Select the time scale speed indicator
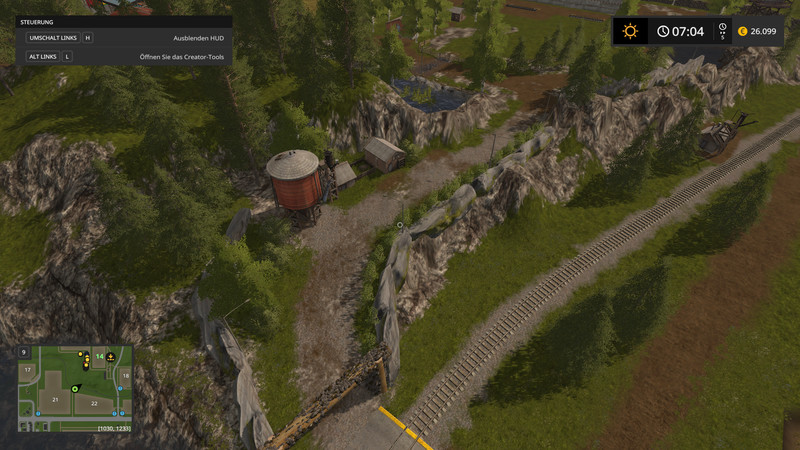The height and width of the screenshot is (450, 800). (x=722, y=31)
